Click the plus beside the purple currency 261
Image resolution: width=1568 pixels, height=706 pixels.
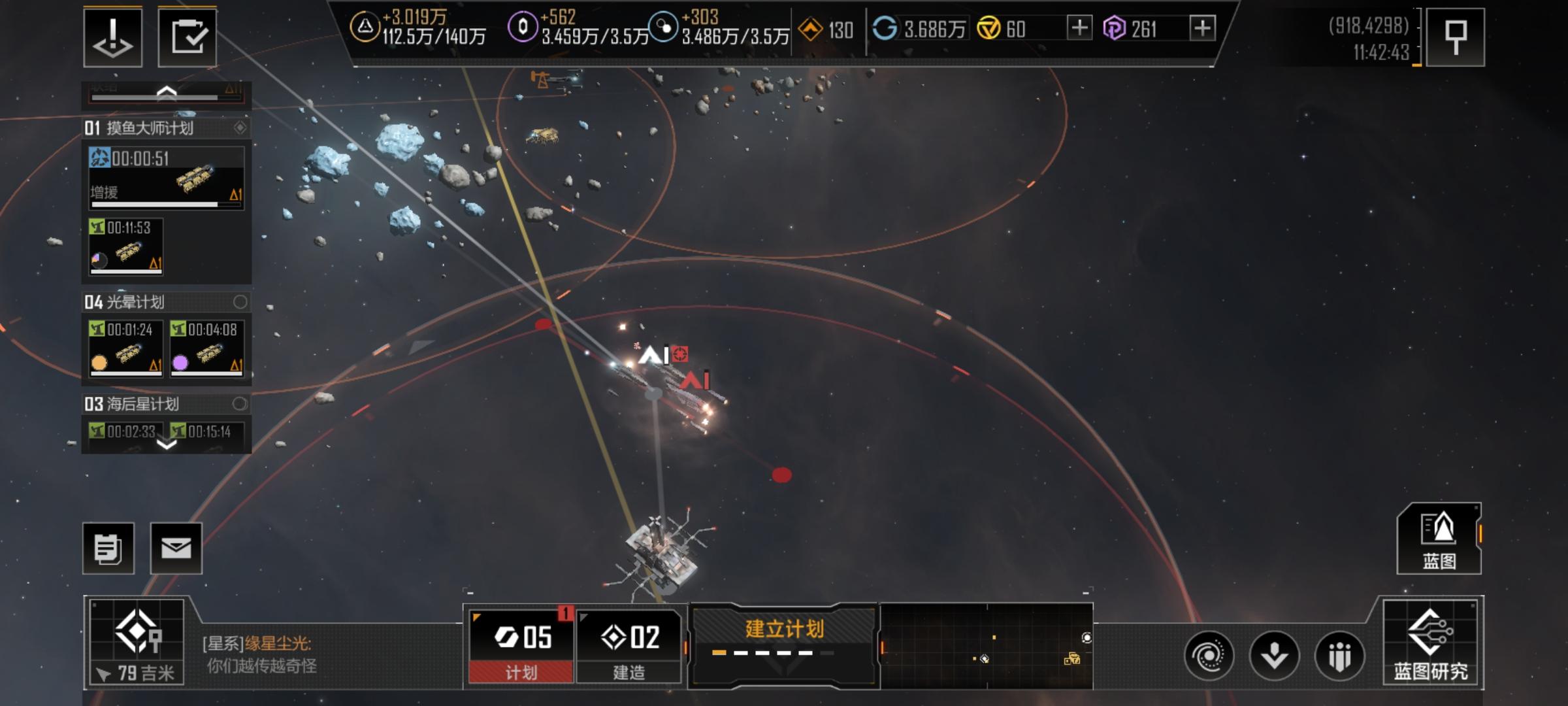point(1203,28)
